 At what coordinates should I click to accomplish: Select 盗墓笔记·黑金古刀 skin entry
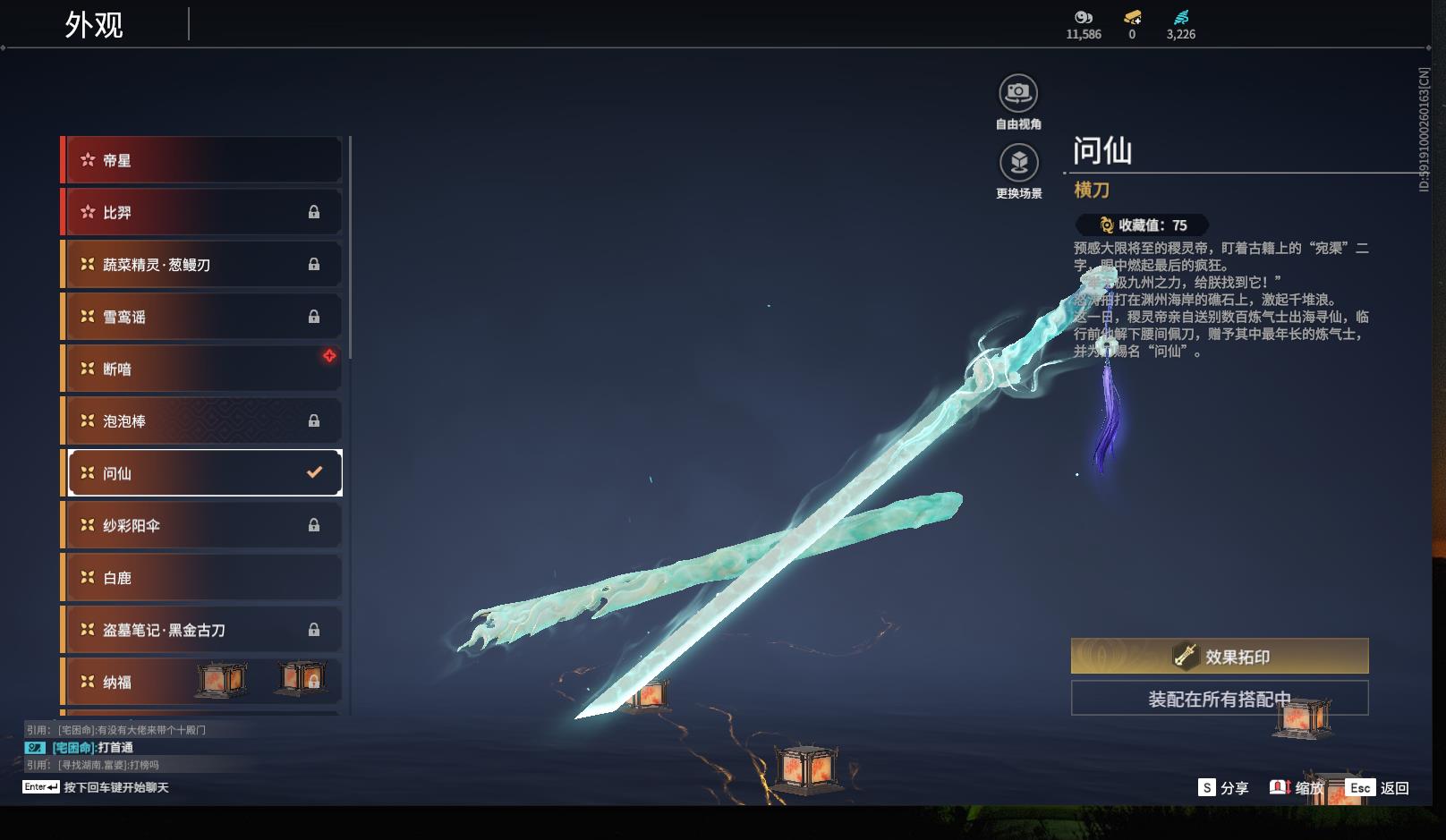[x=202, y=630]
